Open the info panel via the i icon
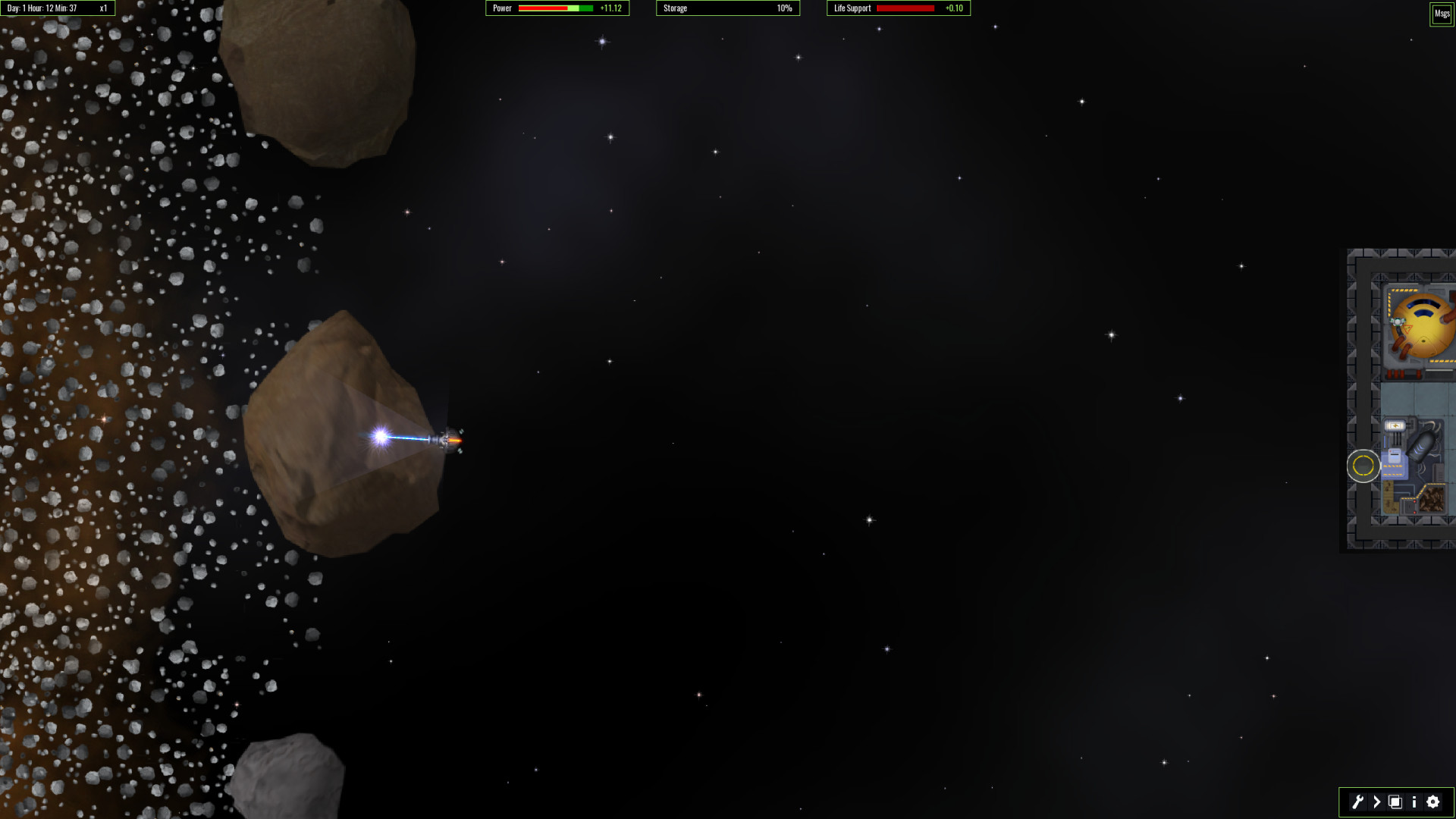1456x819 pixels. click(x=1414, y=802)
